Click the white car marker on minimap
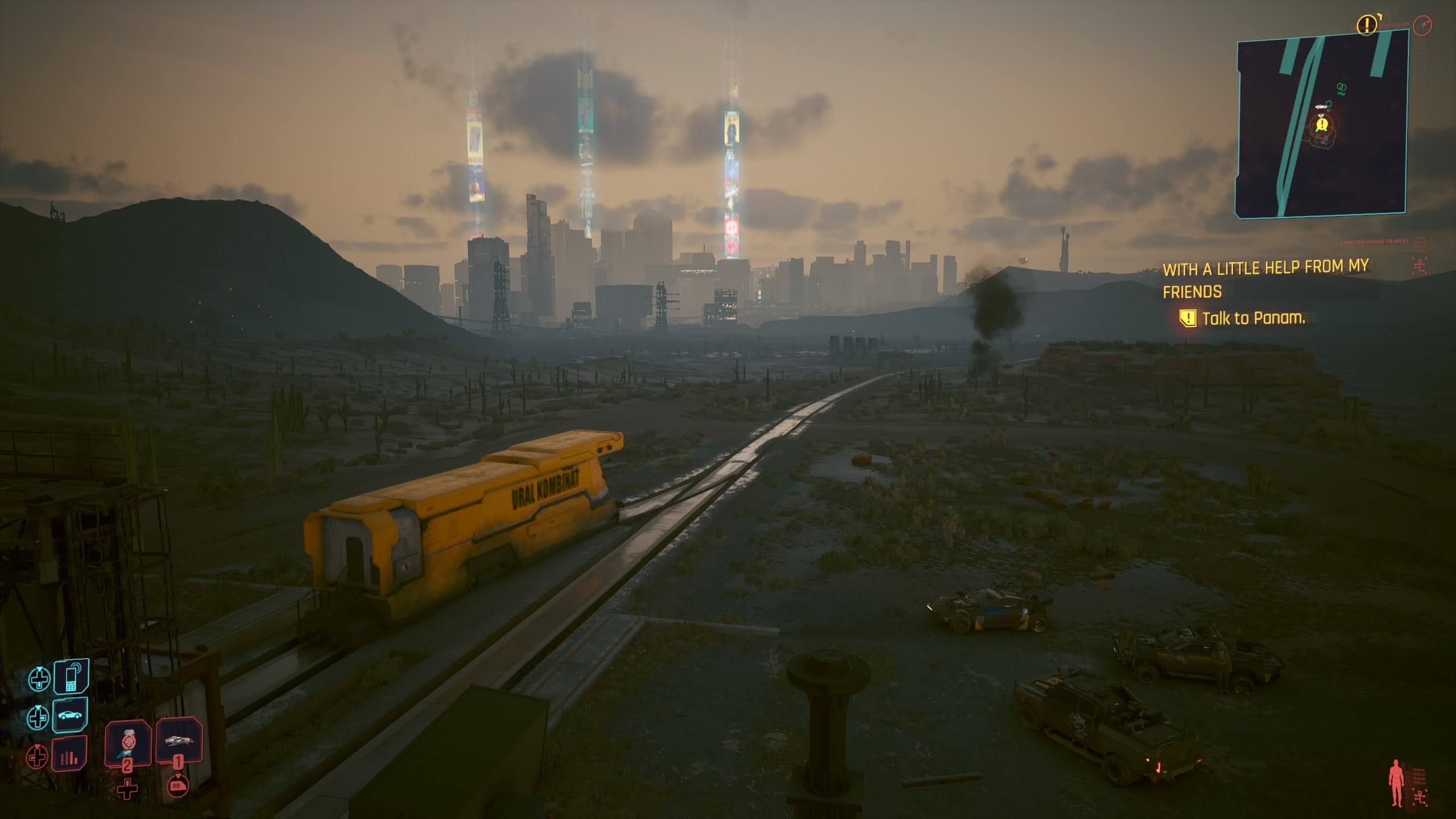This screenshot has width=1456, height=819. coord(1321,107)
